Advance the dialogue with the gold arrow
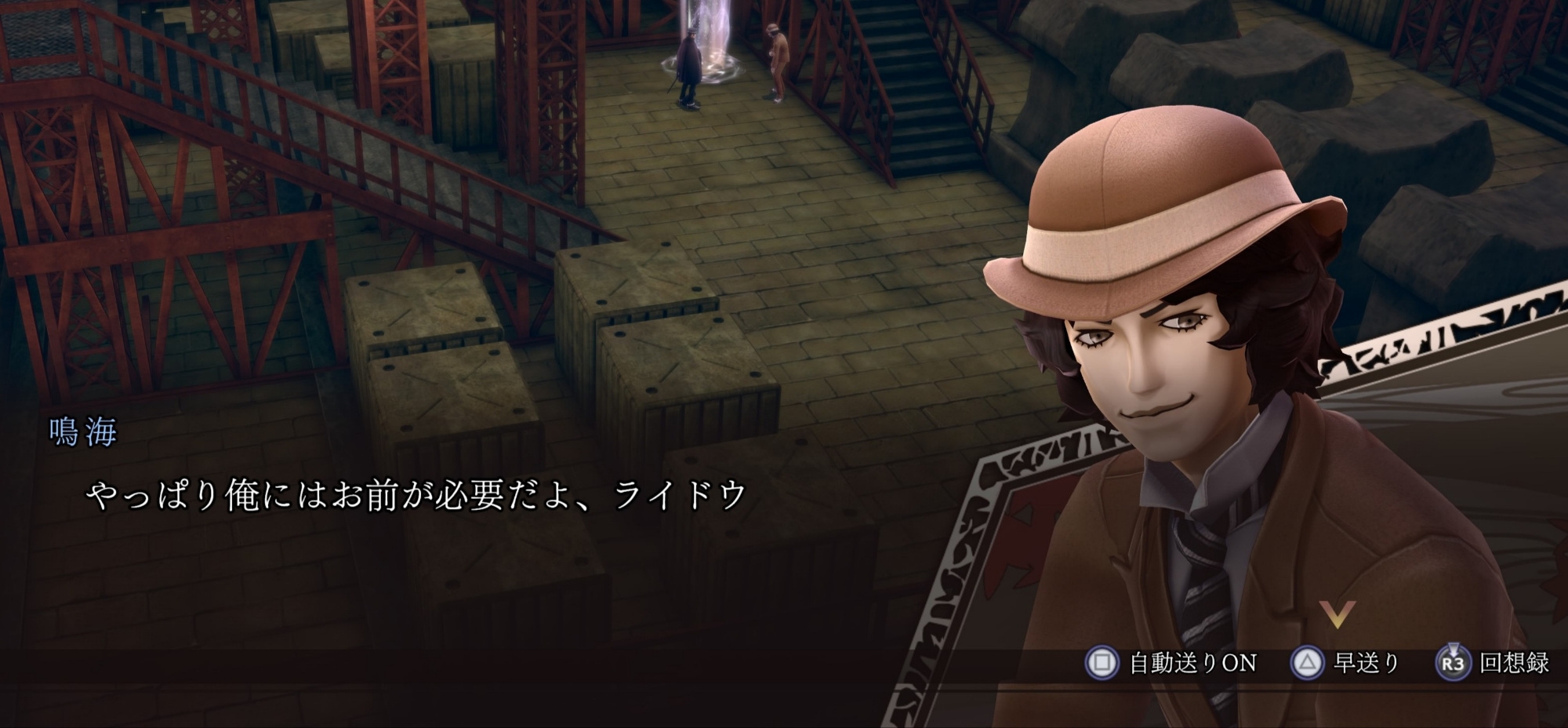1568x728 pixels. (x=1337, y=613)
